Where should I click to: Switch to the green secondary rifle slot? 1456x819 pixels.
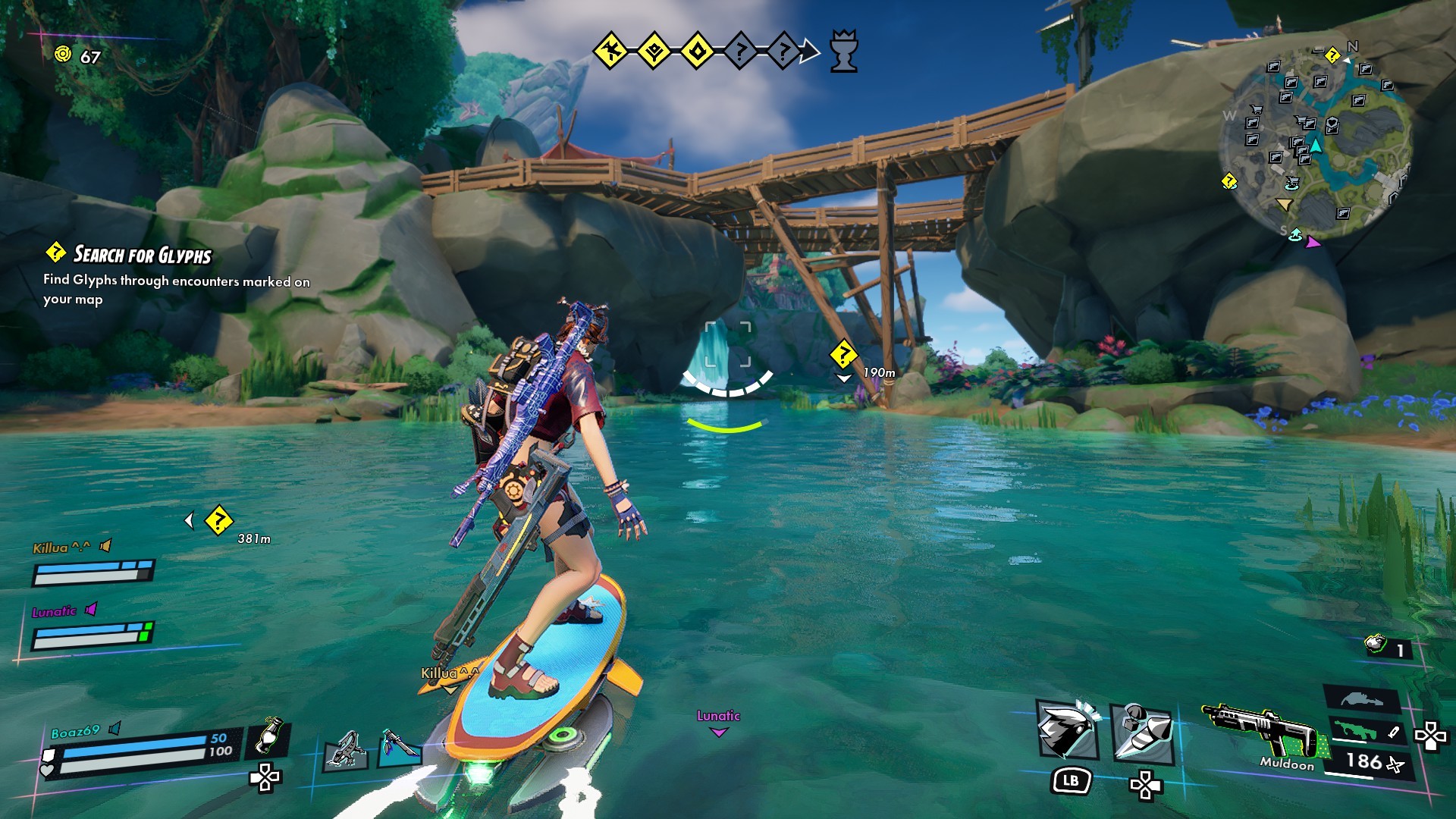click(1356, 730)
